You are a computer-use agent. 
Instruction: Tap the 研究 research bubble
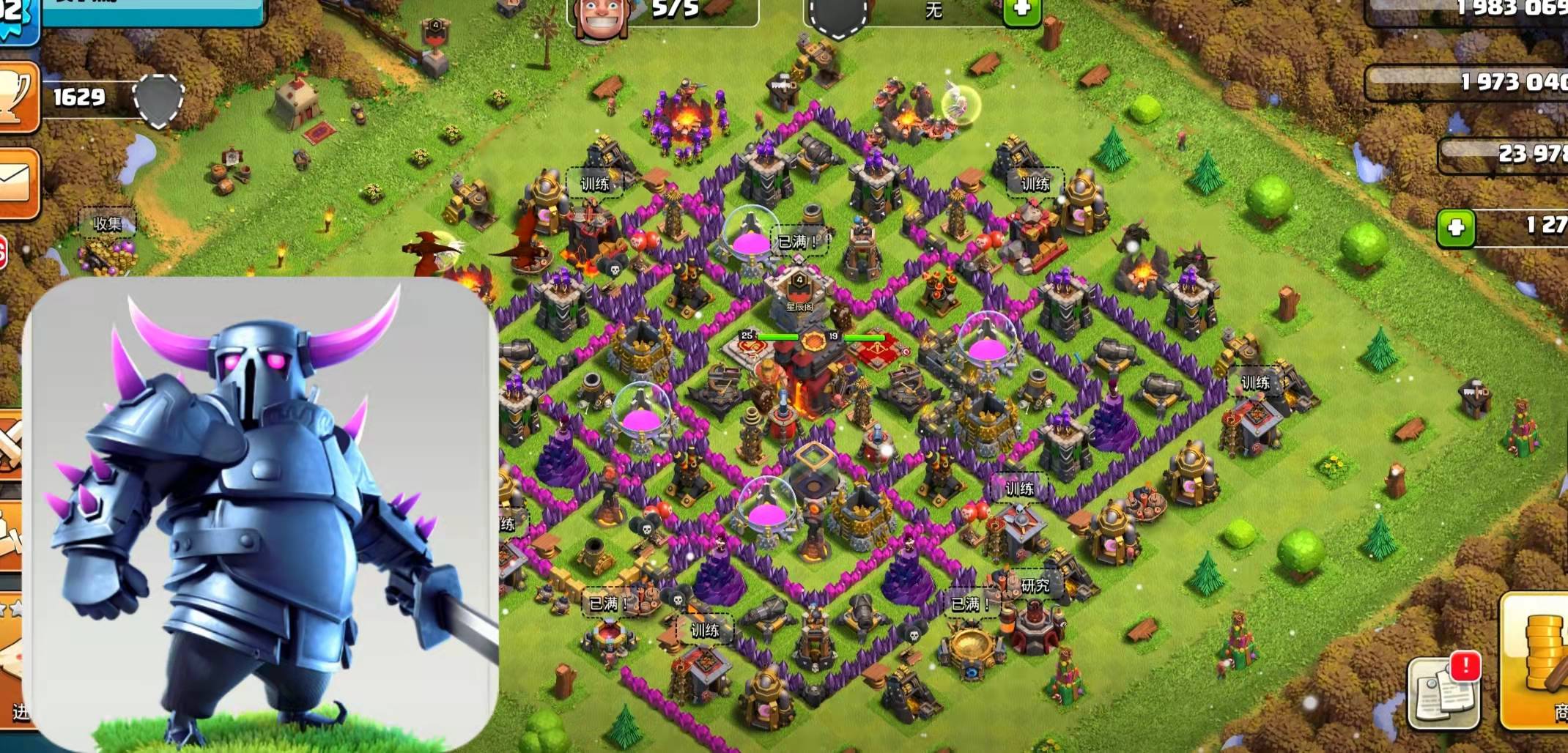(x=1035, y=585)
